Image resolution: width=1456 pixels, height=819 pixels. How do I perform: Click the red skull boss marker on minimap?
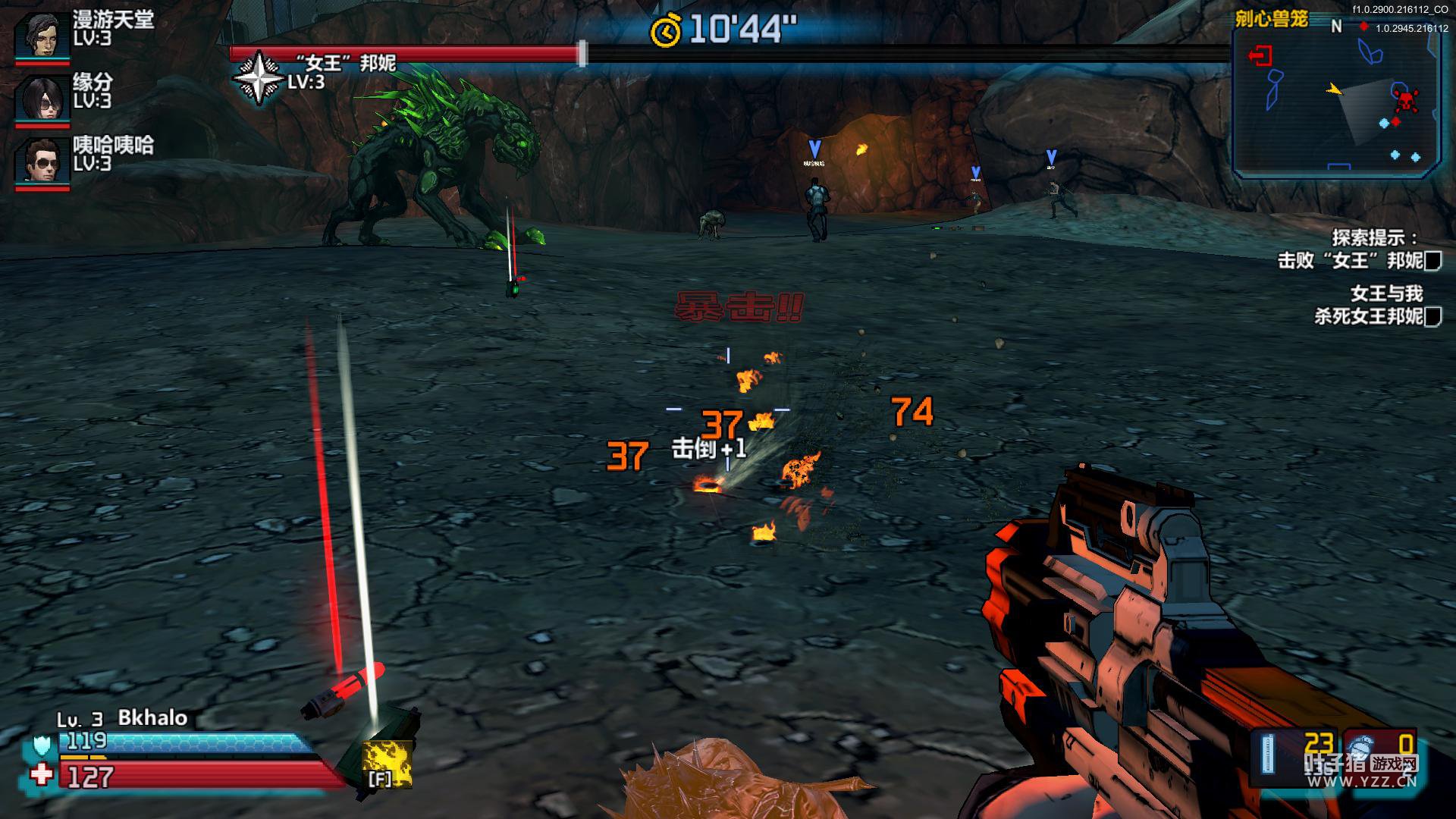point(1405,99)
